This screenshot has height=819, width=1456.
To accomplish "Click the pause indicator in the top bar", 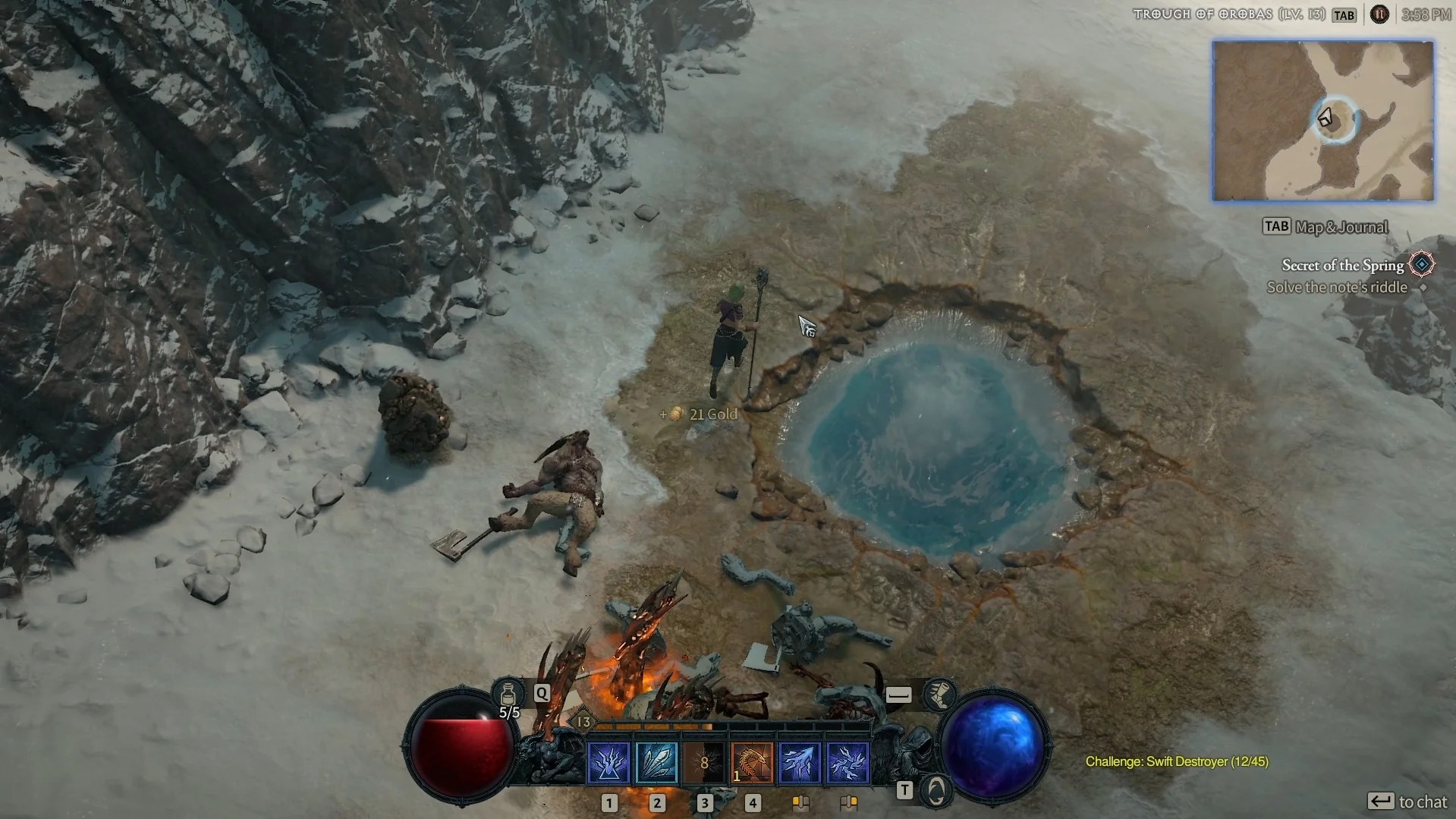I will click(x=1379, y=14).
